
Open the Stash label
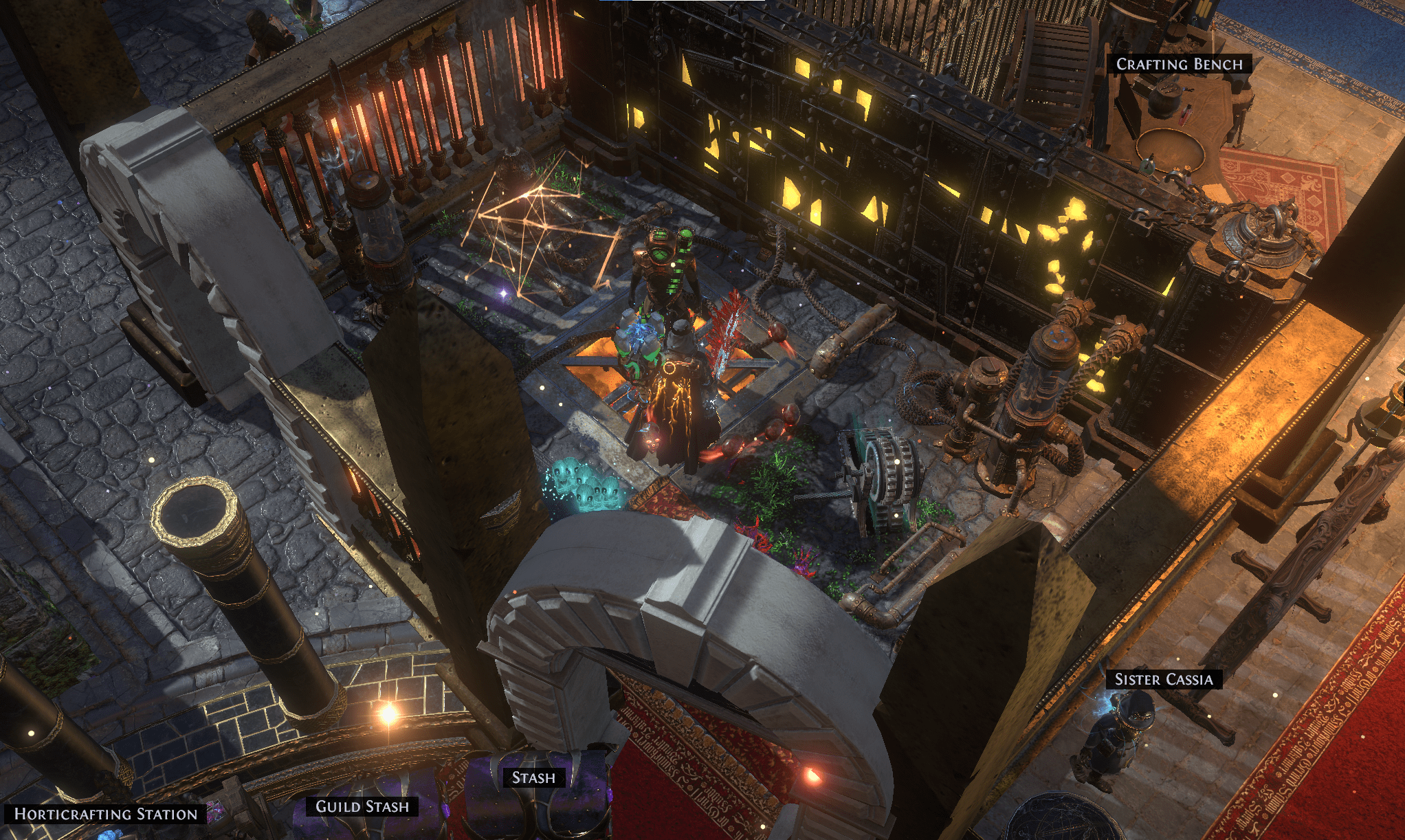(533, 777)
